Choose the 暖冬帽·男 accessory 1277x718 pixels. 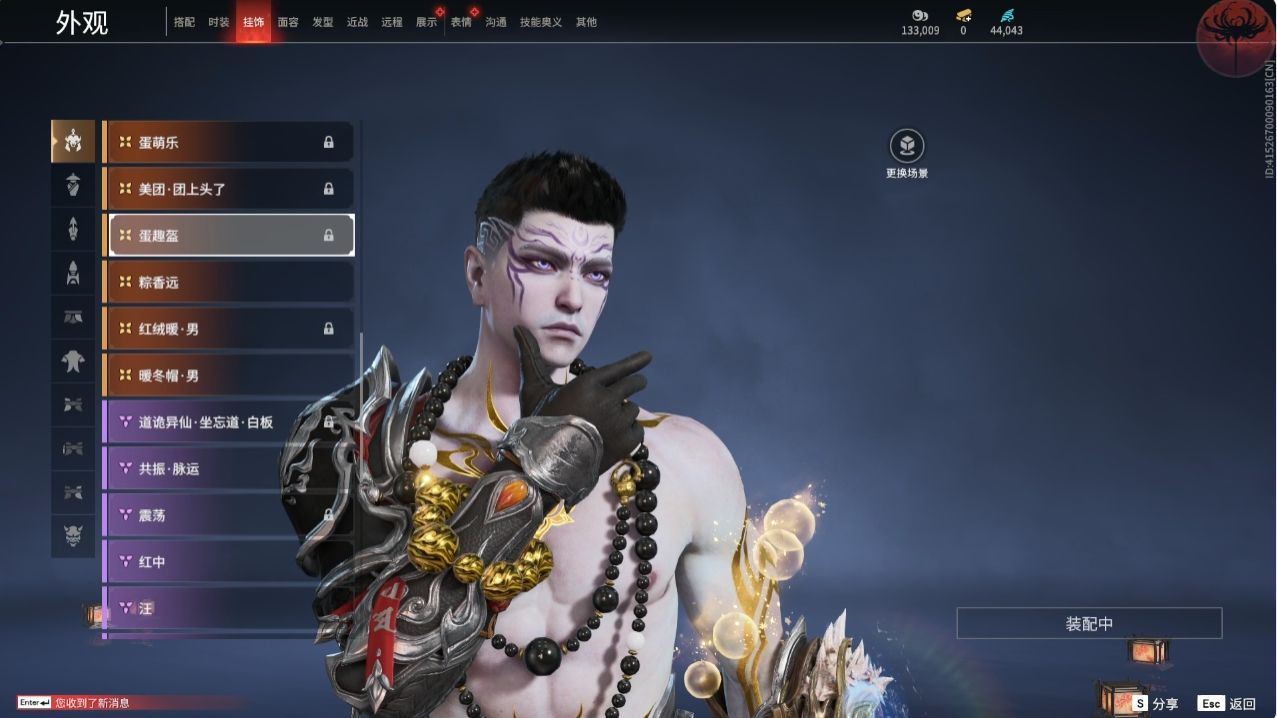[228, 375]
